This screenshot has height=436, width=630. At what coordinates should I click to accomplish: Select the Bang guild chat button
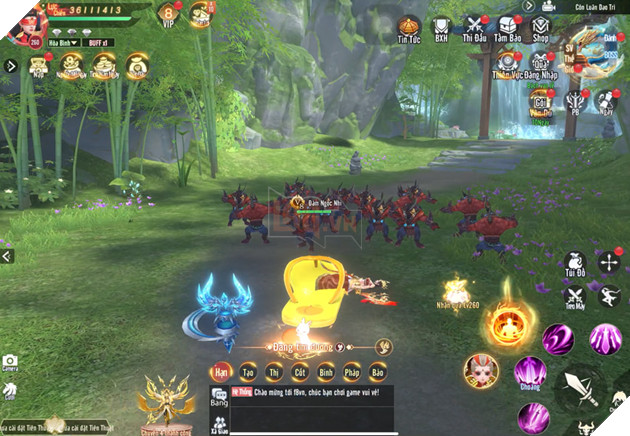[x=219, y=399]
